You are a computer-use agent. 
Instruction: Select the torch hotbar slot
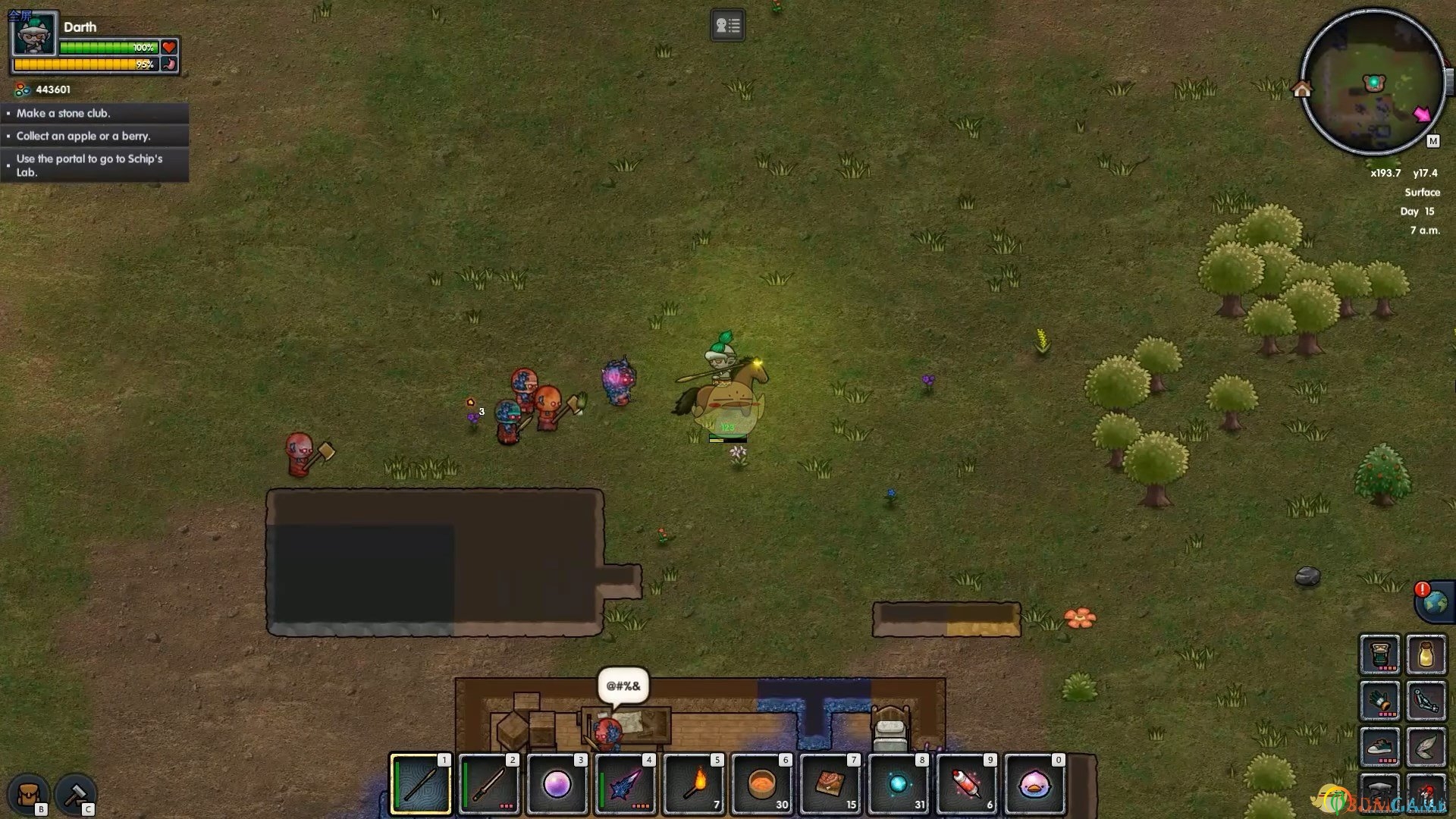pos(694,784)
